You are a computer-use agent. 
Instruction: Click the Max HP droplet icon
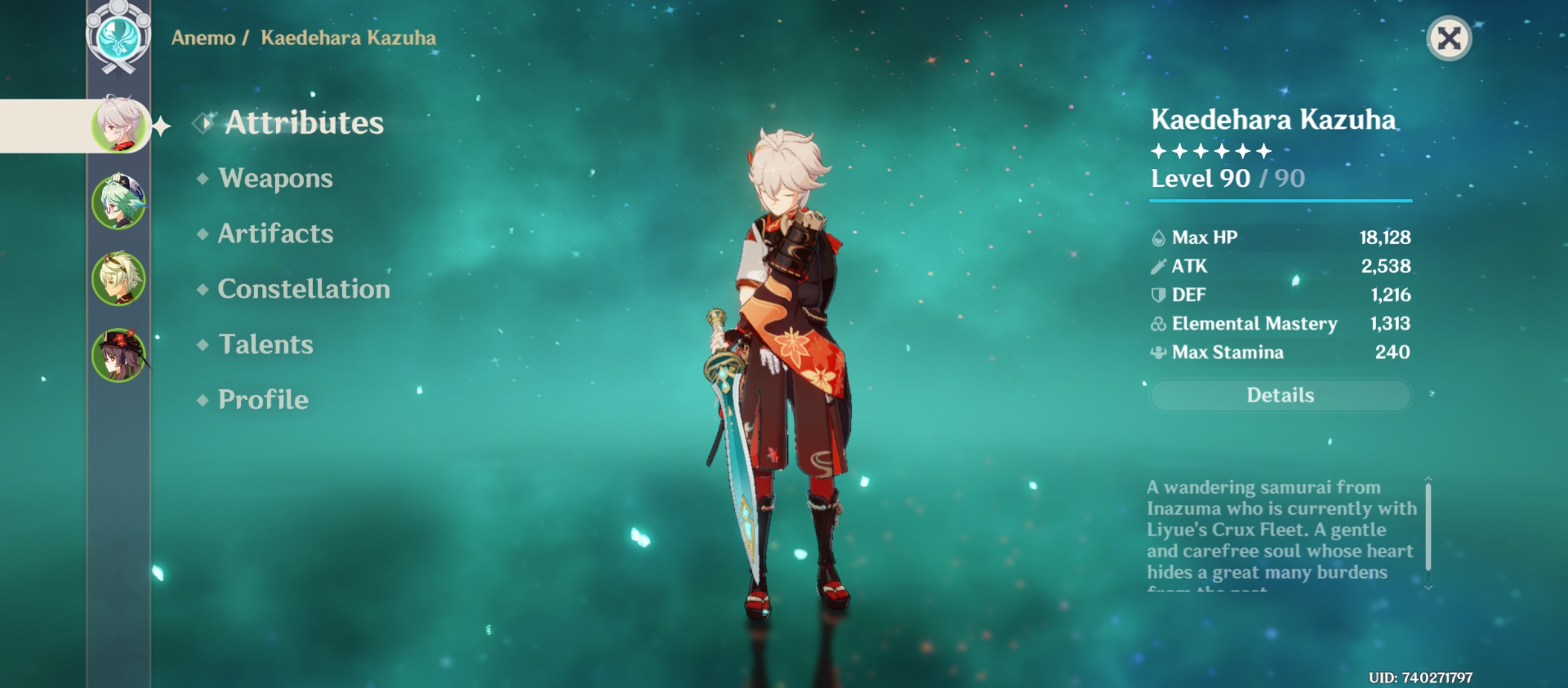click(x=1160, y=237)
